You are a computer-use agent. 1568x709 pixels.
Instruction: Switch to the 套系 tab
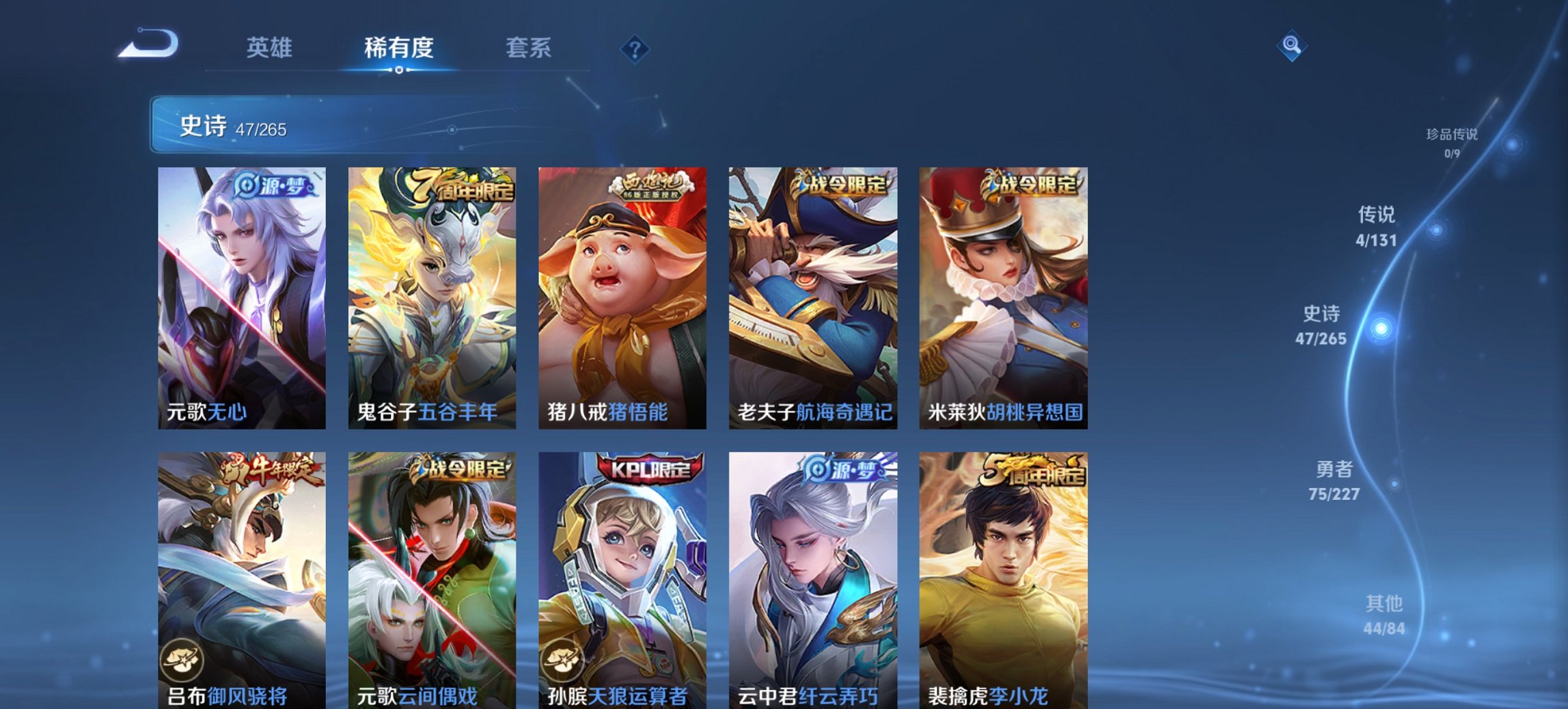pyautogui.click(x=529, y=49)
